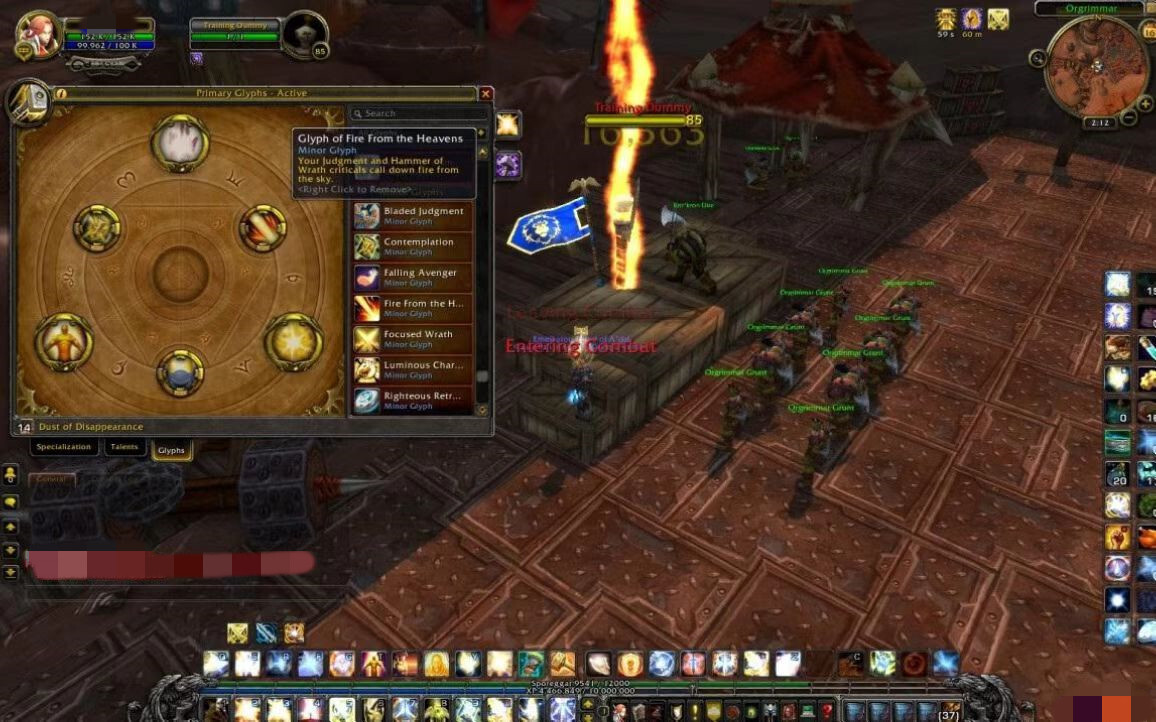Switch to the Specialization tab

click(x=64, y=447)
